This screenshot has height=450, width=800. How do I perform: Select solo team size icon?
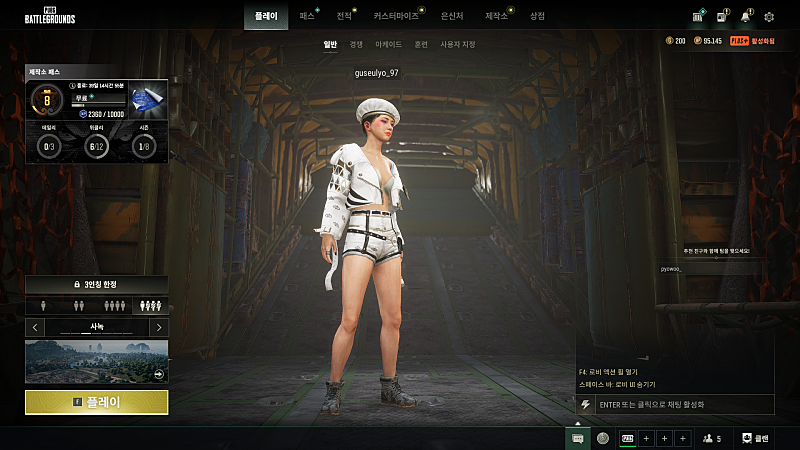point(43,306)
